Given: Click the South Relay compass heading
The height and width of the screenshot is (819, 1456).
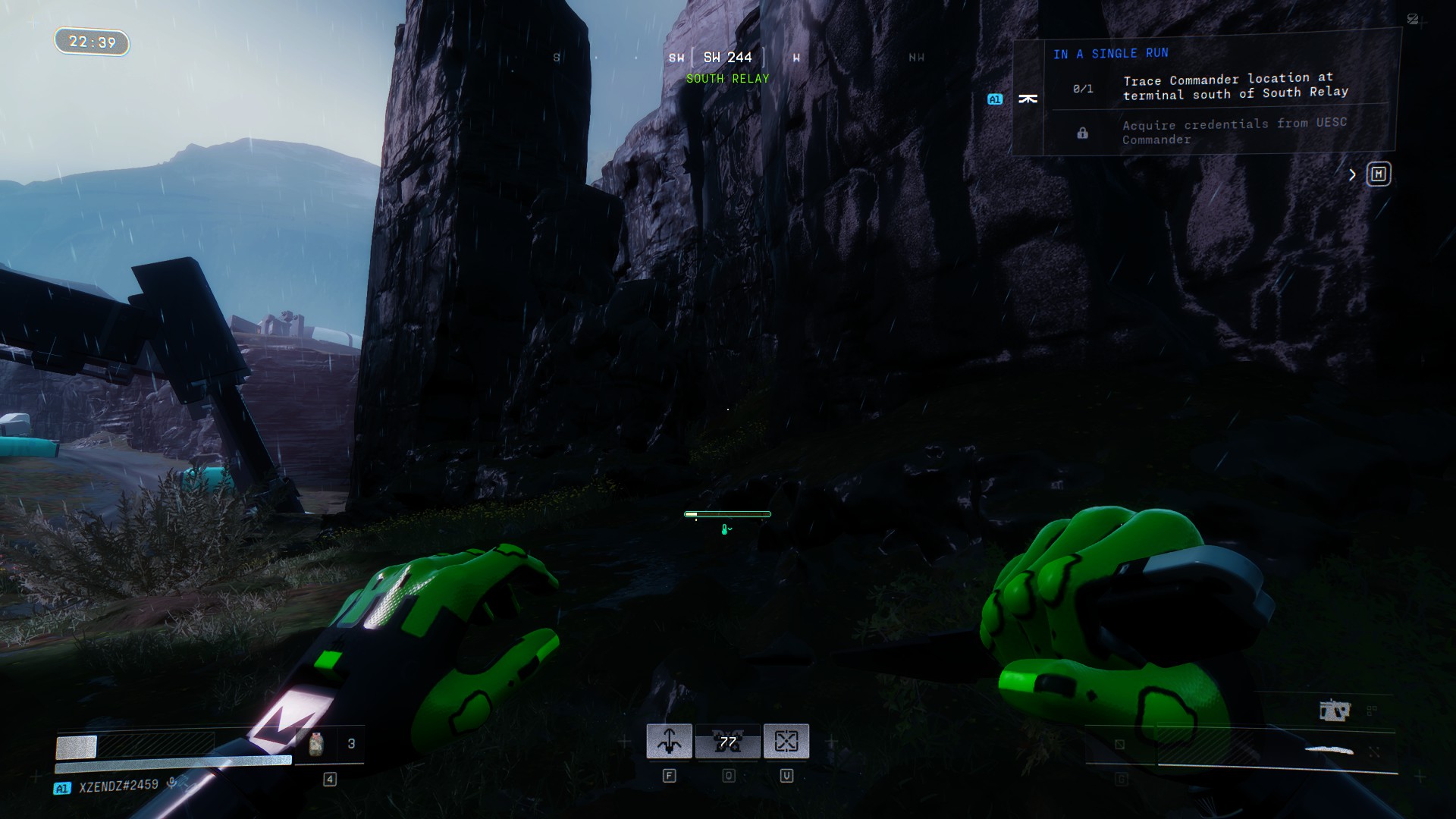Looking at the screenshot, I should click(727, 79).
